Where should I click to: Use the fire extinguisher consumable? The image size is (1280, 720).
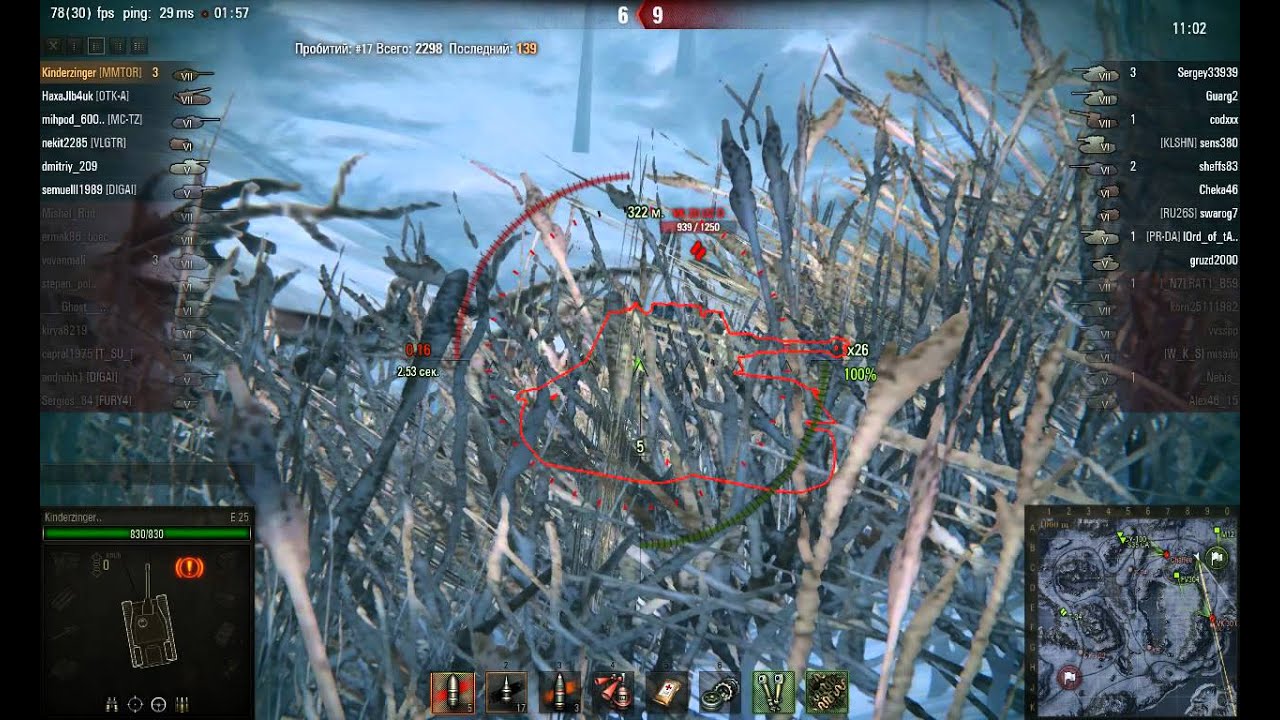pos(613,691)
